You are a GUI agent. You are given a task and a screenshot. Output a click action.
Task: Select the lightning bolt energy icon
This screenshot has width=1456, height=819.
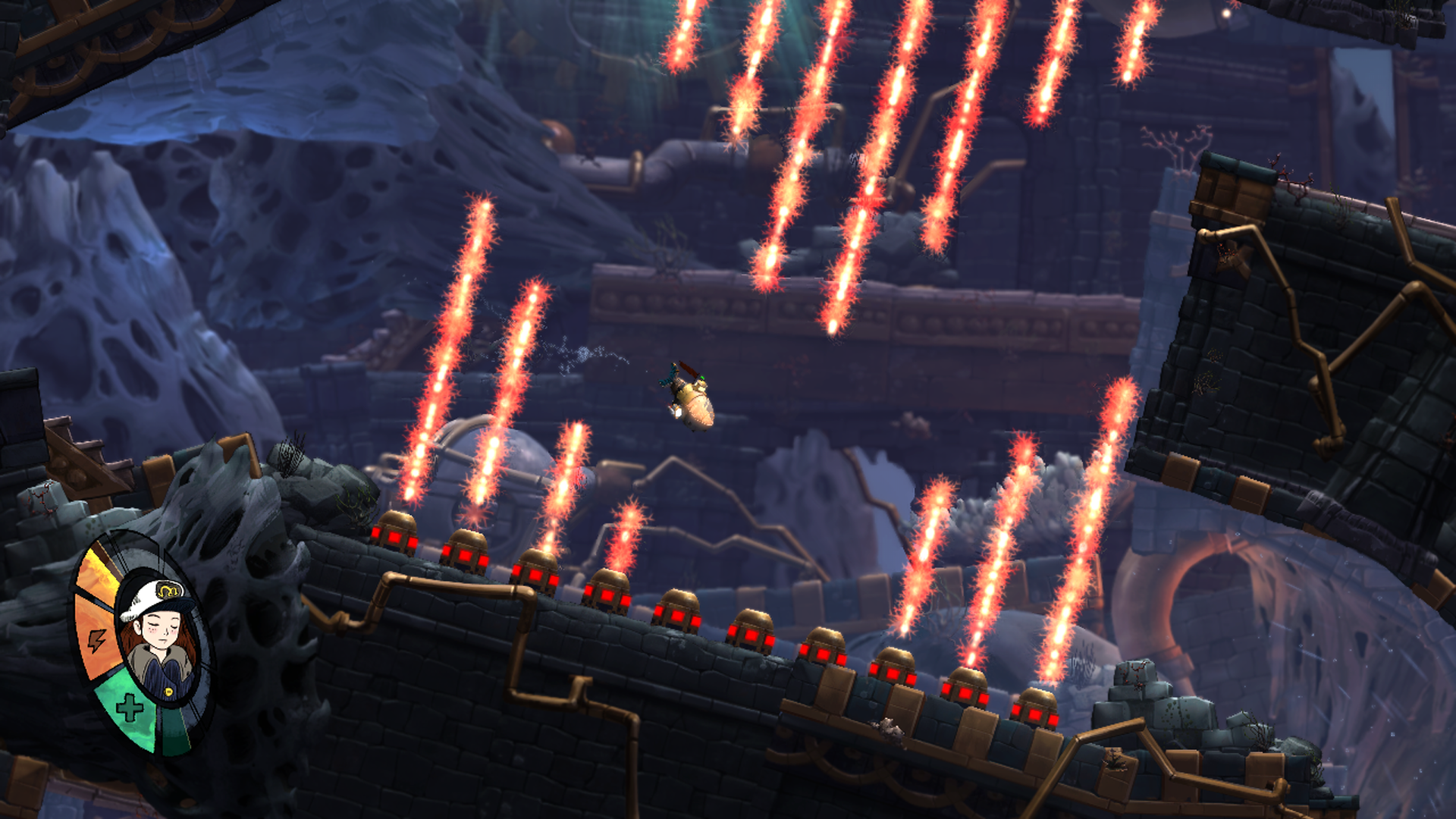pos(96,641)
